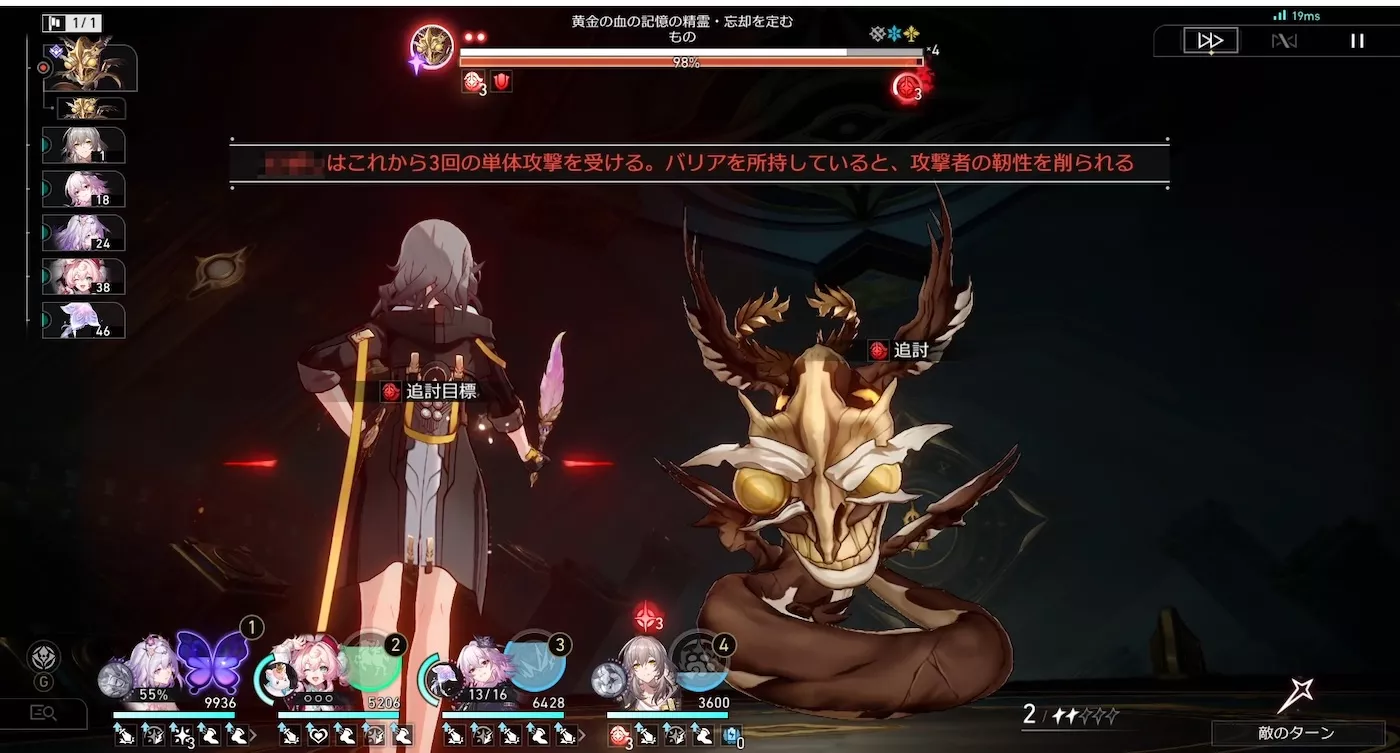Click the pink-haired character portrait showing 38

pyautogui.click(x=85, y=275)
